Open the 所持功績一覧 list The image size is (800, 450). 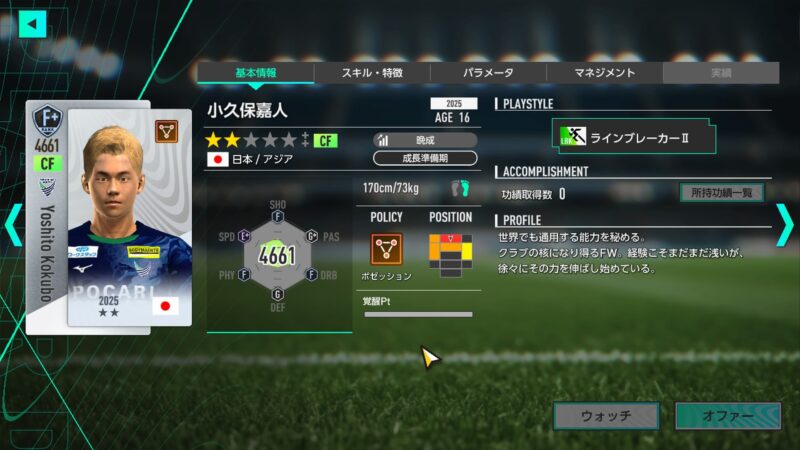coord(721,193)
